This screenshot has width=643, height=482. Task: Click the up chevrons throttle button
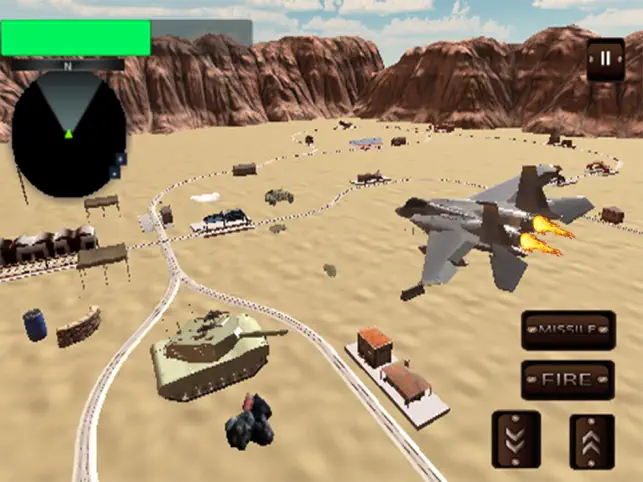pos(592,439)
